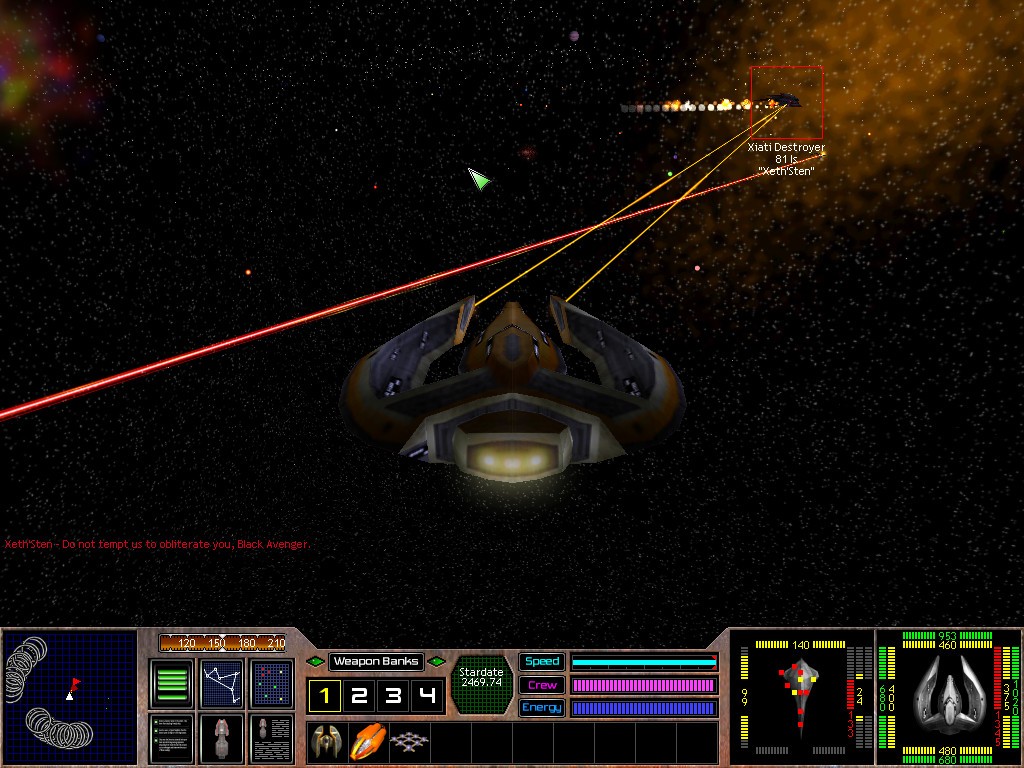Open the constellation star map button
1024x768 pixels.
222,683
